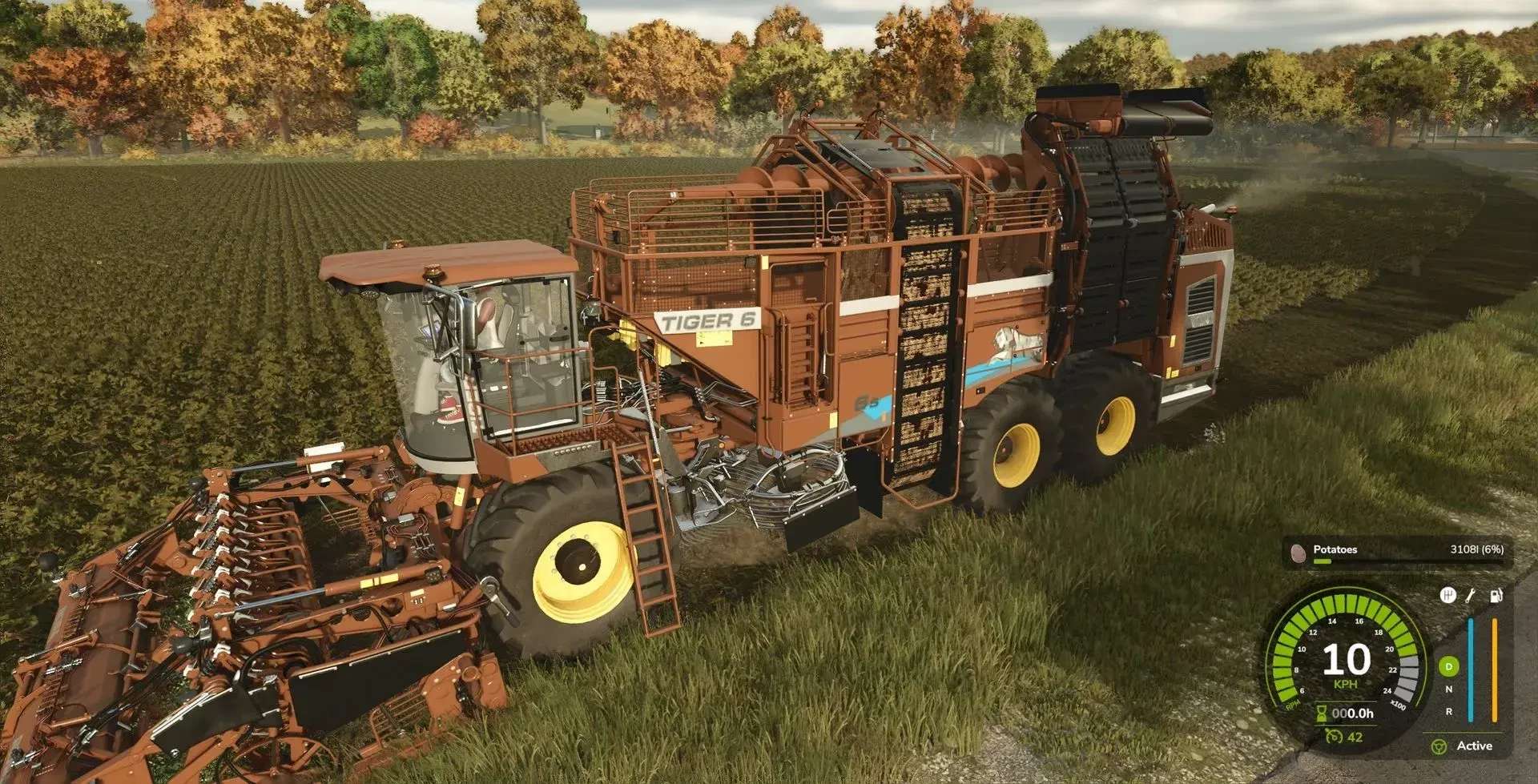Click the steering wheel icon next to Active
The image size is (1538, 784).
[x=1439, y=746]
